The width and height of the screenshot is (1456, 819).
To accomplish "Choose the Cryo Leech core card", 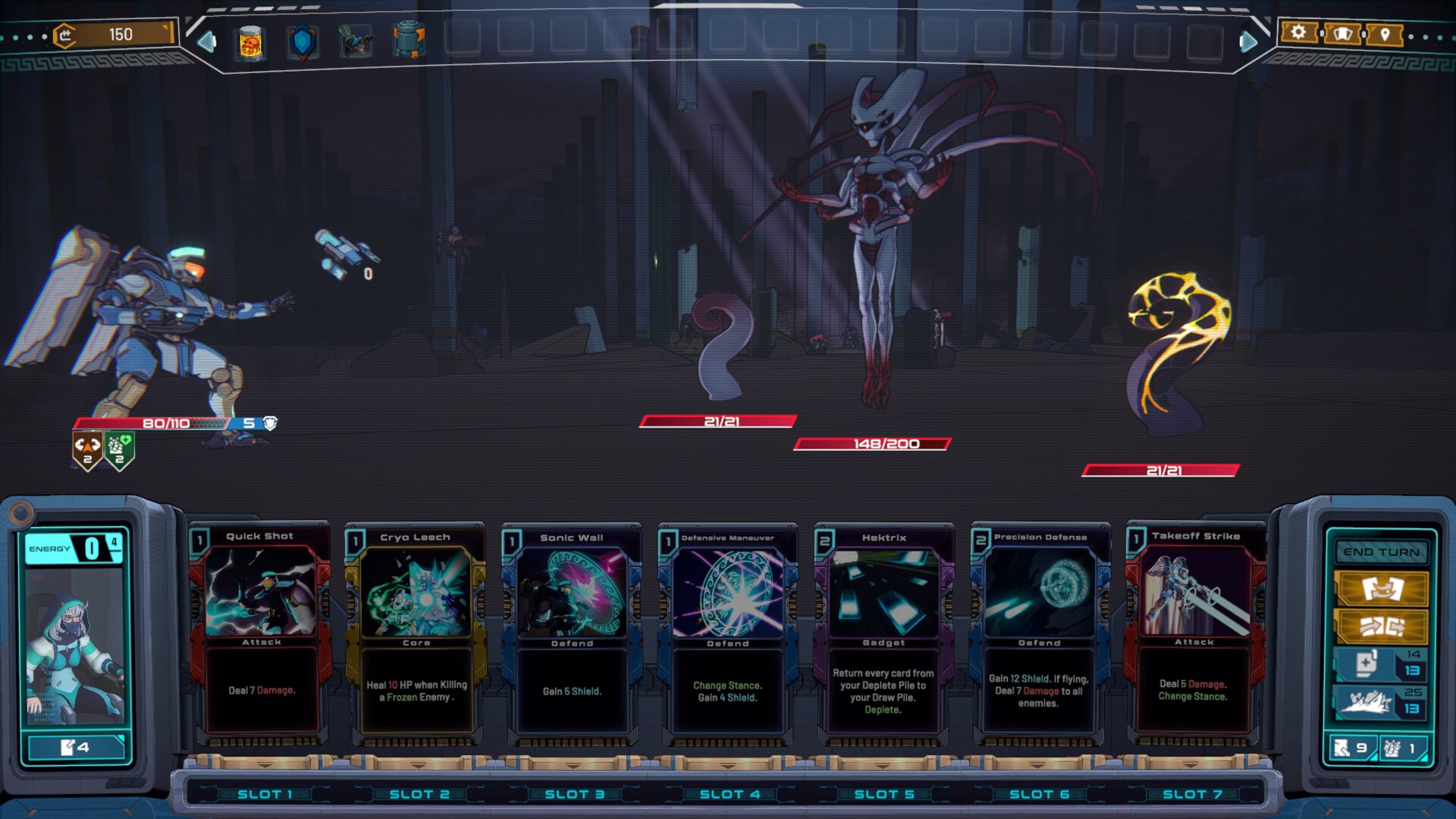I will 416,631.
